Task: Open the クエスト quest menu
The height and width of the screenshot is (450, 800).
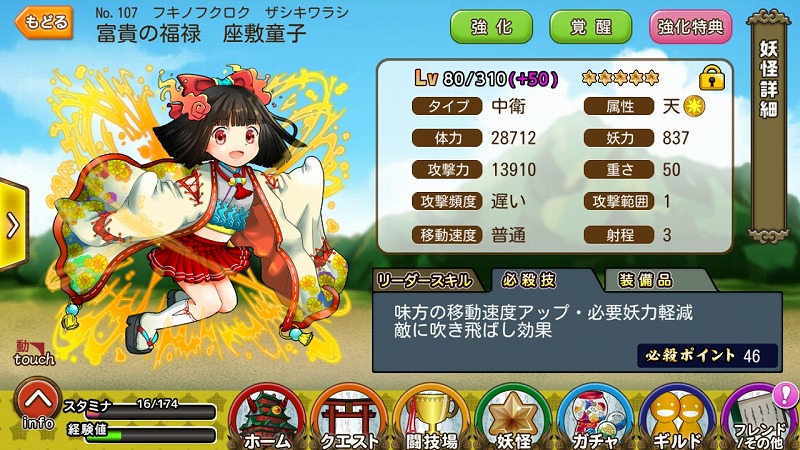Action: (x=347, y=418)
